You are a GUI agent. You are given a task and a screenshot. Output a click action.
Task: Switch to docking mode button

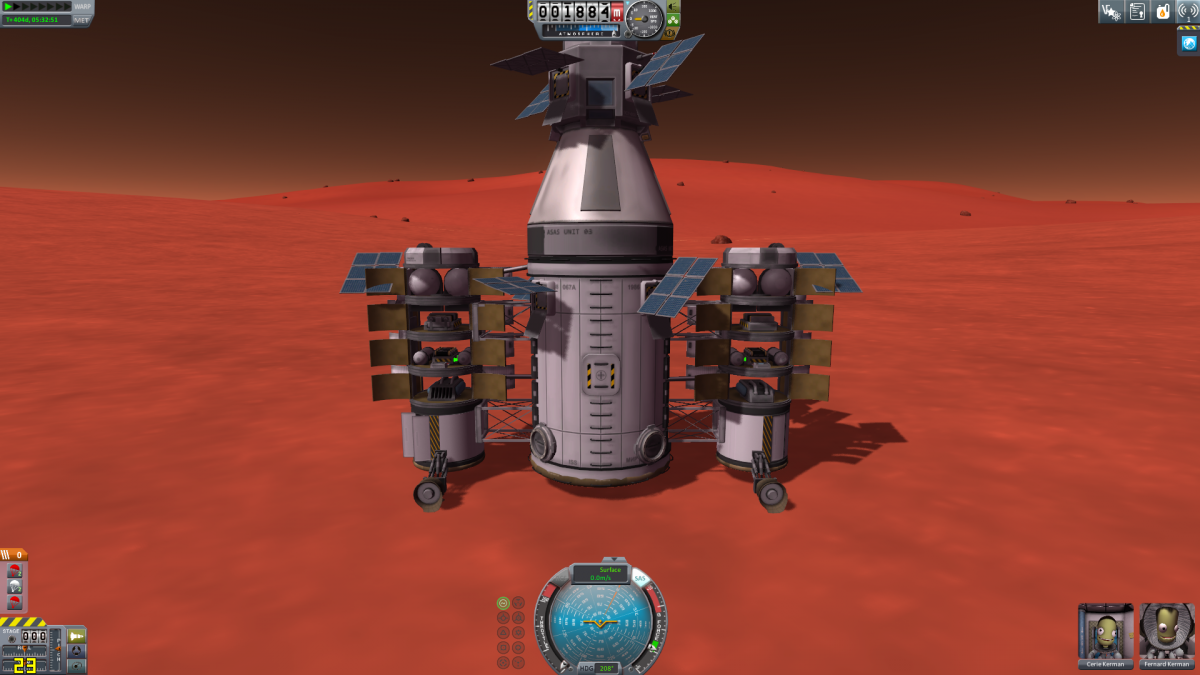click(77, 650)
